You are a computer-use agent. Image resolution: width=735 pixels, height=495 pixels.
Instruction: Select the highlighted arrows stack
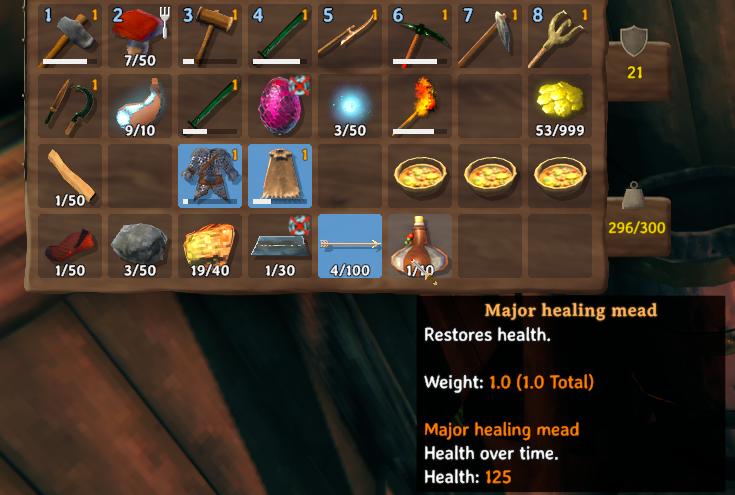click(x=350, y=246)
